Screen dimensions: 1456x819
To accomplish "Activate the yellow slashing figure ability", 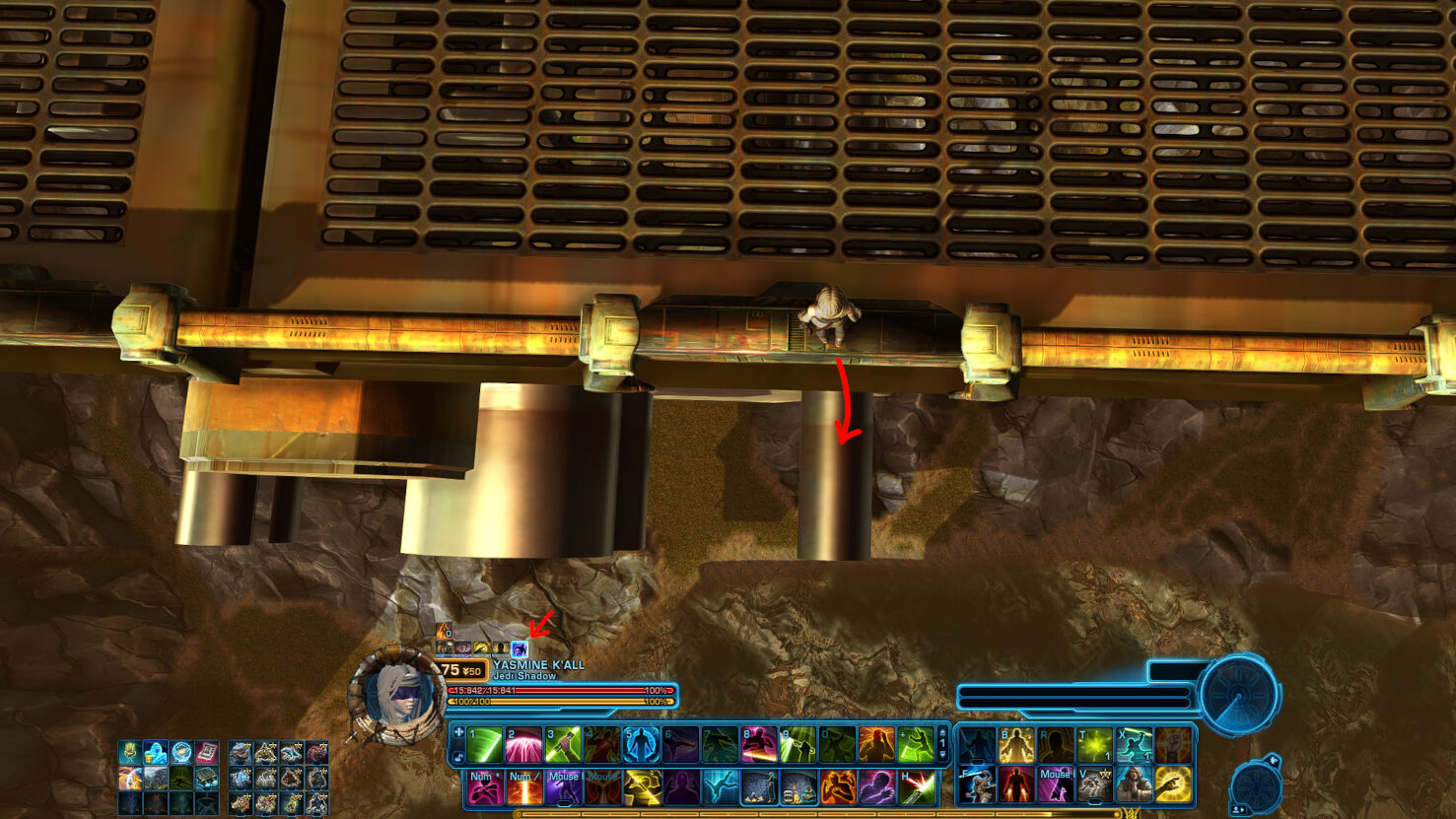I will 641,787.
